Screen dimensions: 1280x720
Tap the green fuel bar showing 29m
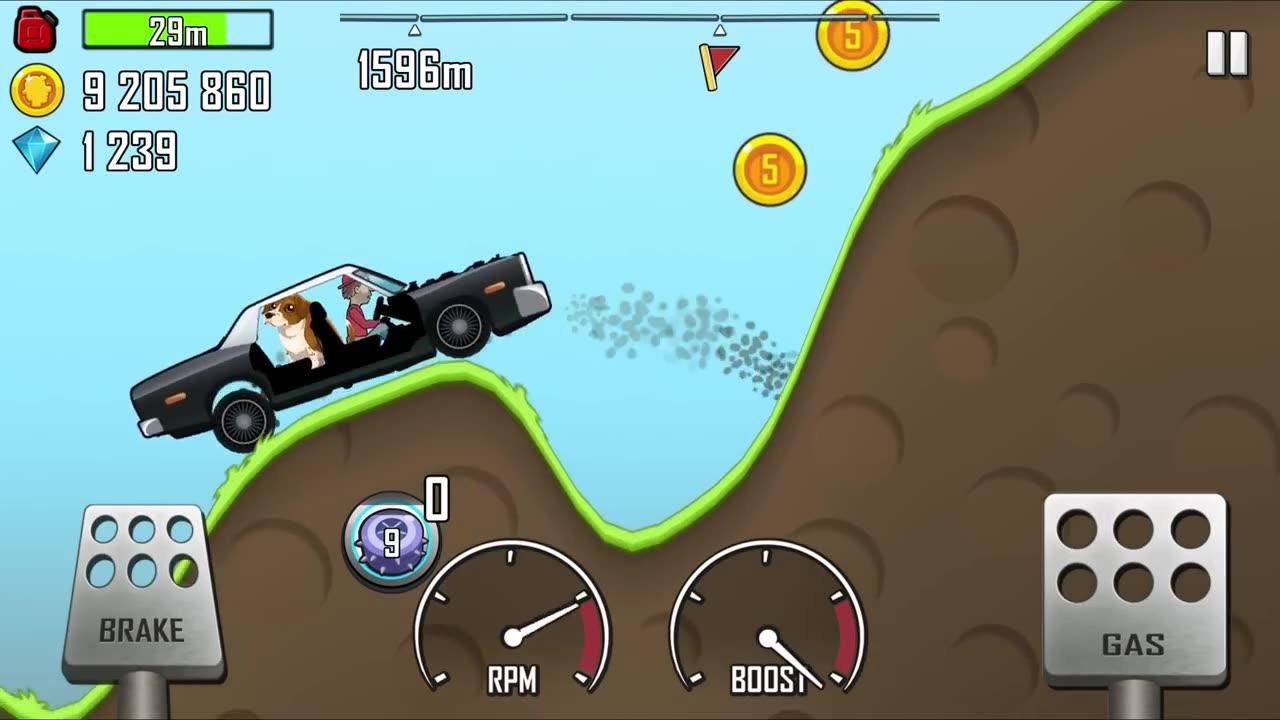[175, 29]
